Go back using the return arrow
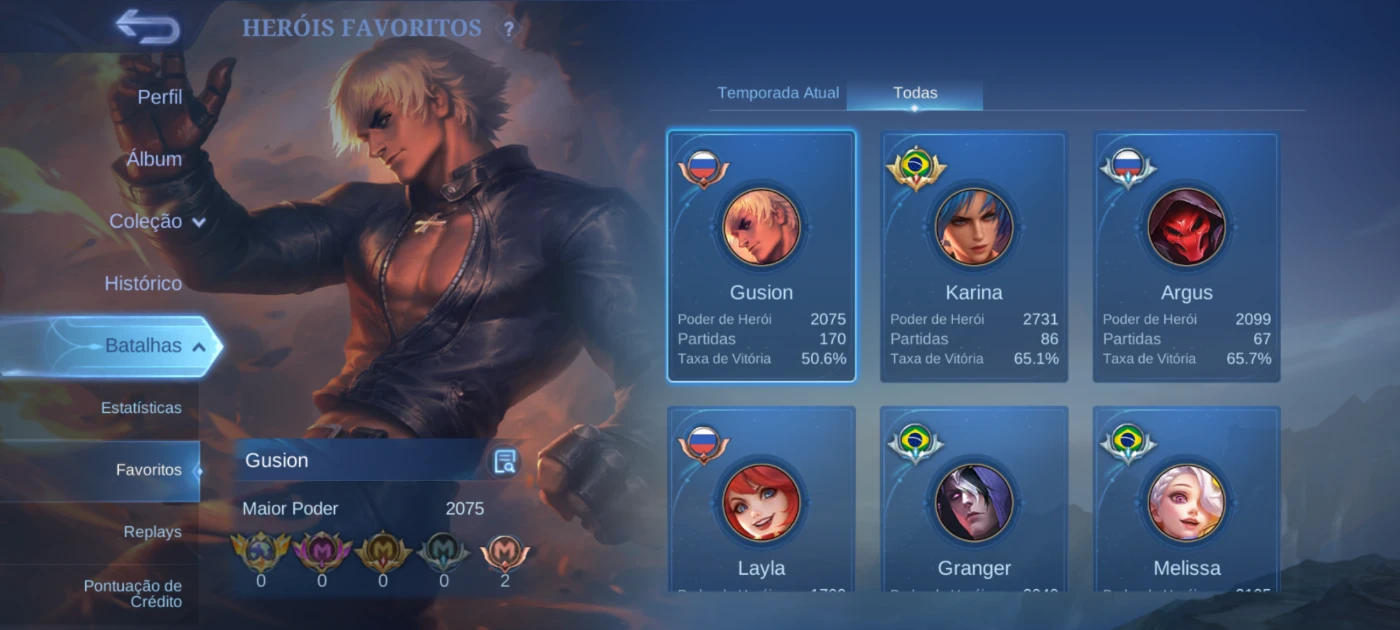 click(x=148, y=27)
